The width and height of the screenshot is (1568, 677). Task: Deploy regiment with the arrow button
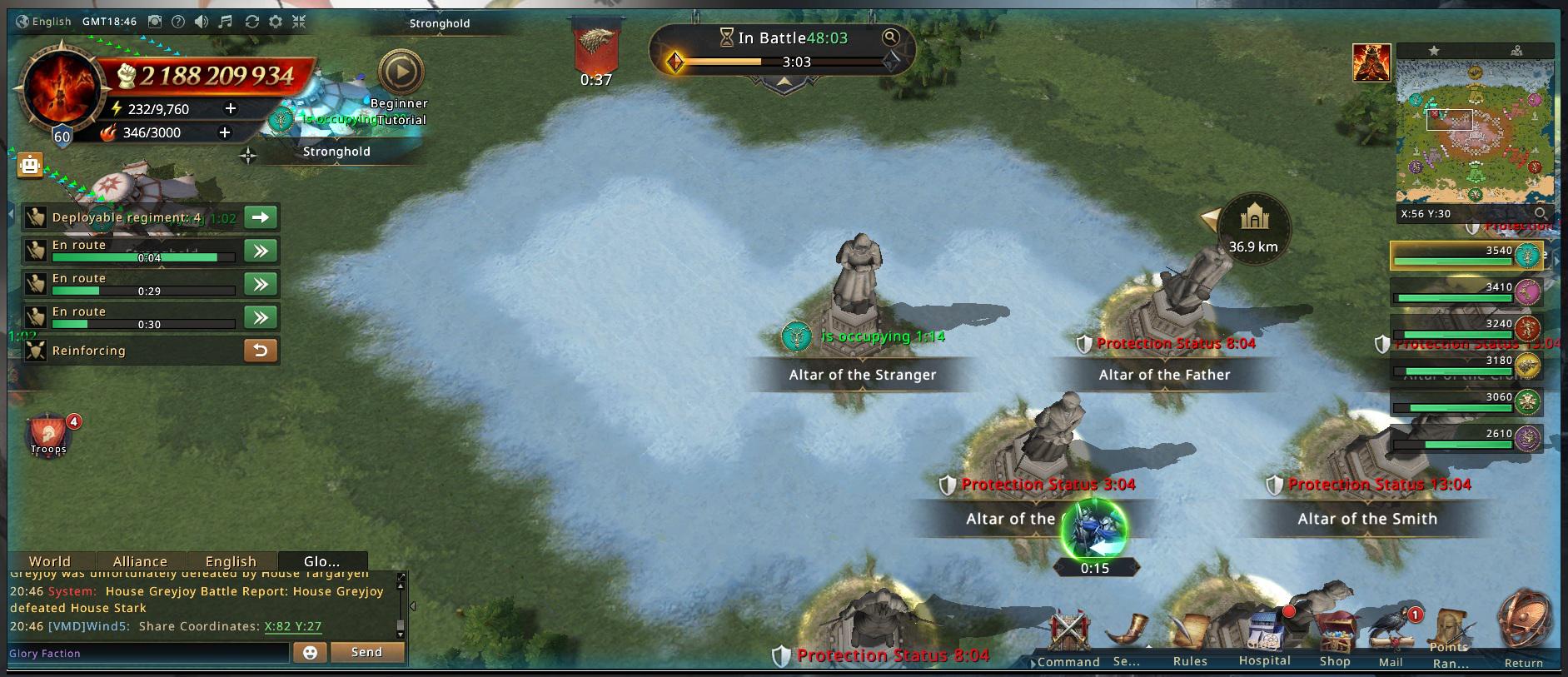tap(261, 217)
